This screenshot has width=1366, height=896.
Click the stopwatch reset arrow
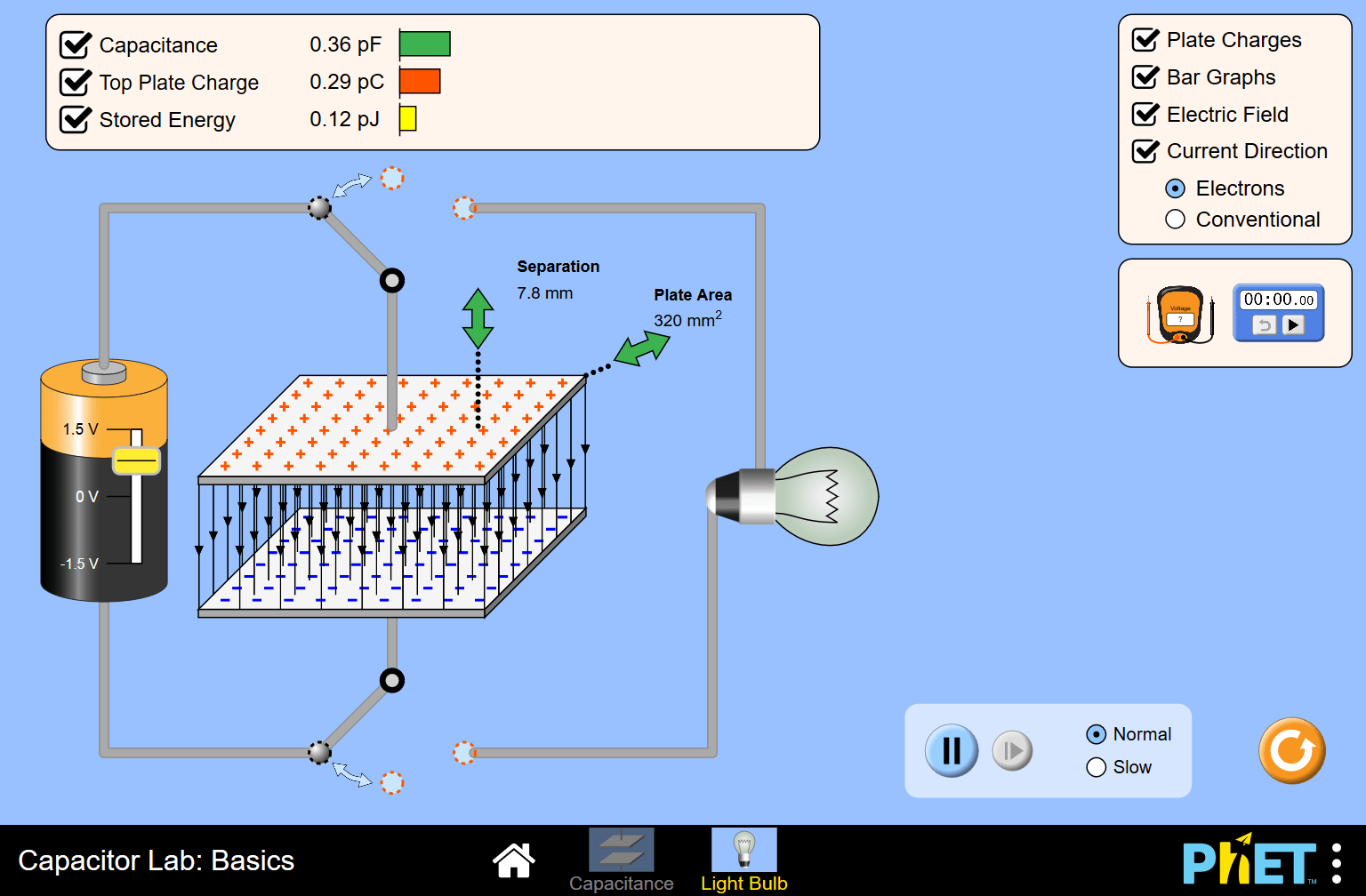(1264, 325)
